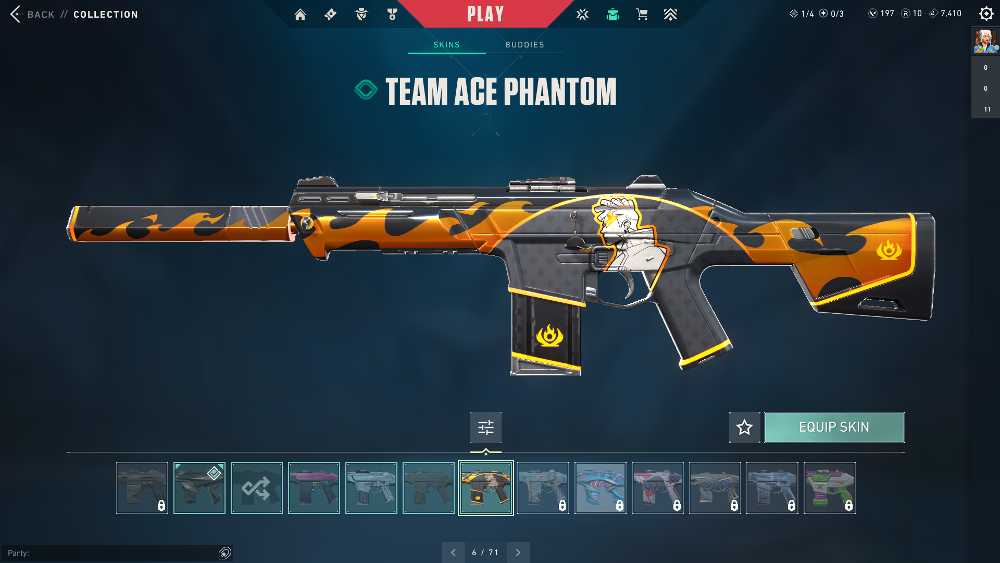The image size is (1000, 563).
Task: Choose the green and purple Phantom thumbnail
Action: pos(830,488)
